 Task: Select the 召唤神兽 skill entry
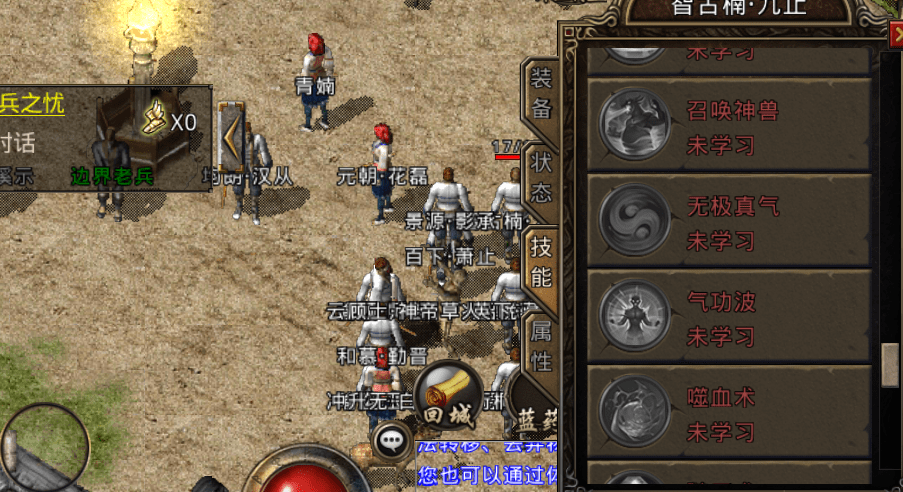(727, 124)
